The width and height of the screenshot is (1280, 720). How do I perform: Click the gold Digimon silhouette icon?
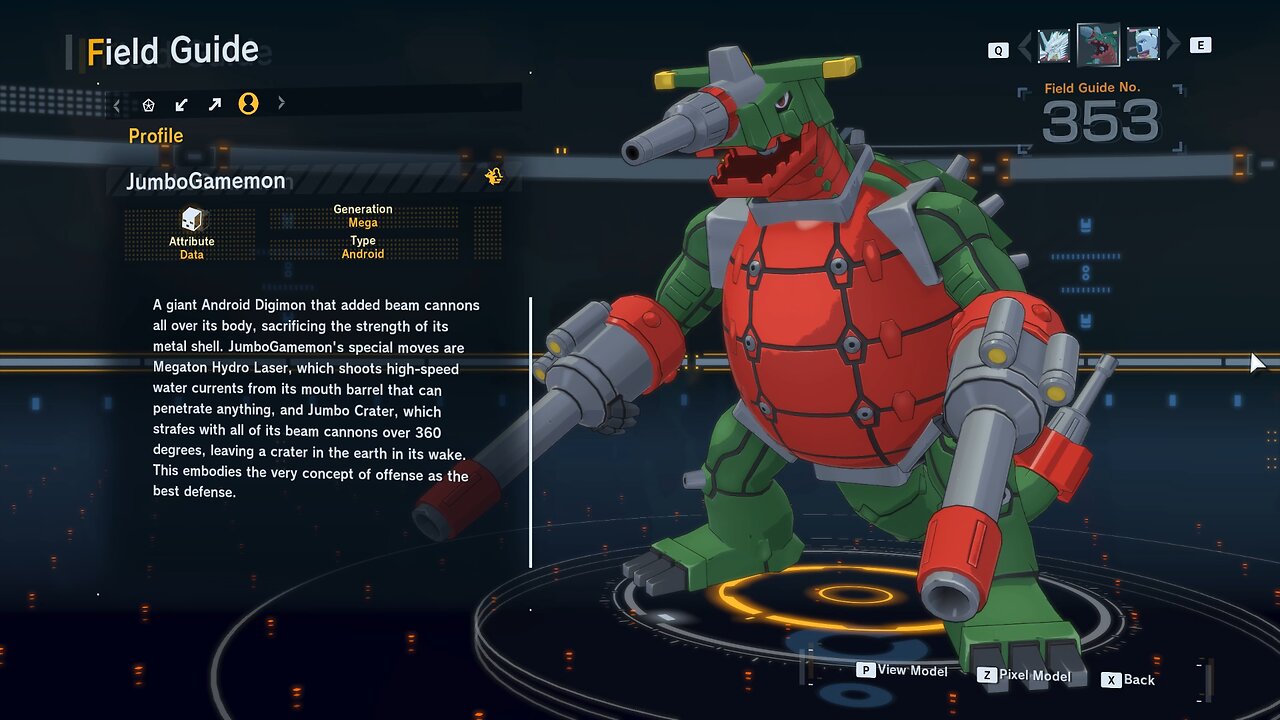[x=494, y=177]
